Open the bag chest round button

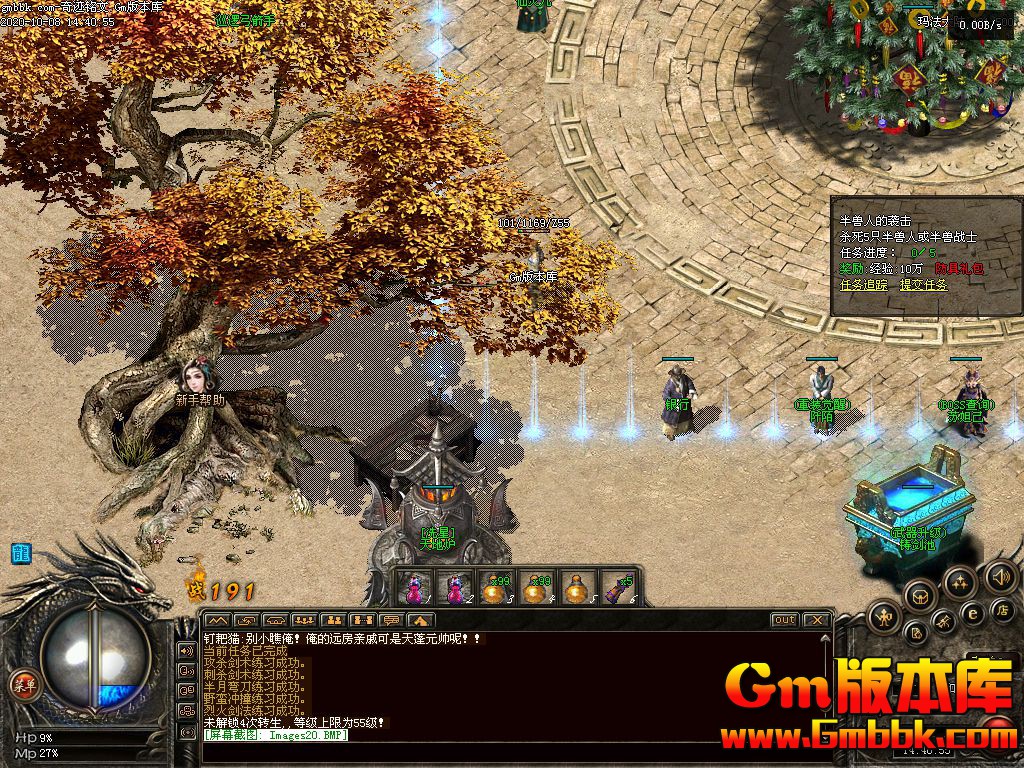pyautogui.click(x=919, y=596)
